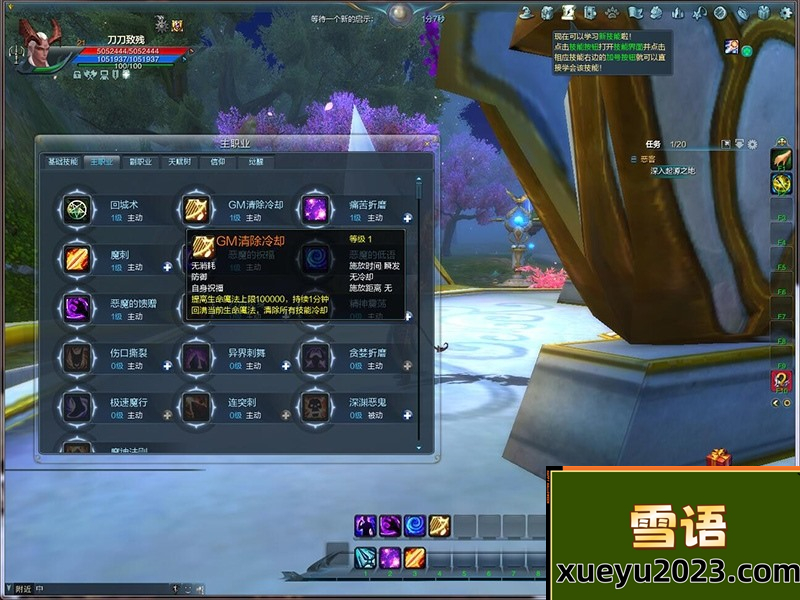This screenshot has height=600, width=800.
Task: Activate the blue swirl hotbar skill
Action: [x=415, y=526]
